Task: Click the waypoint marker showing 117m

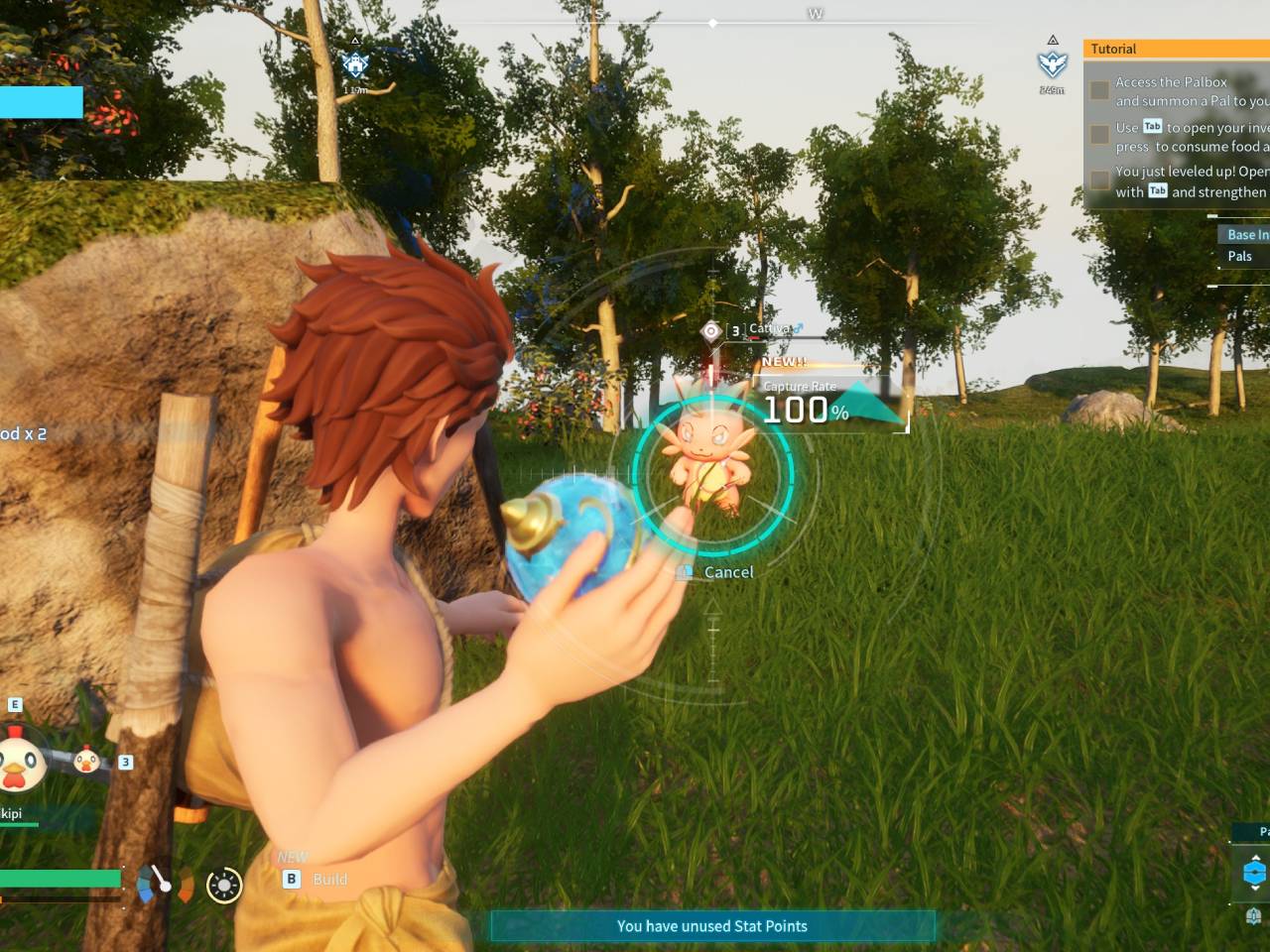Action: pos(355,65)
